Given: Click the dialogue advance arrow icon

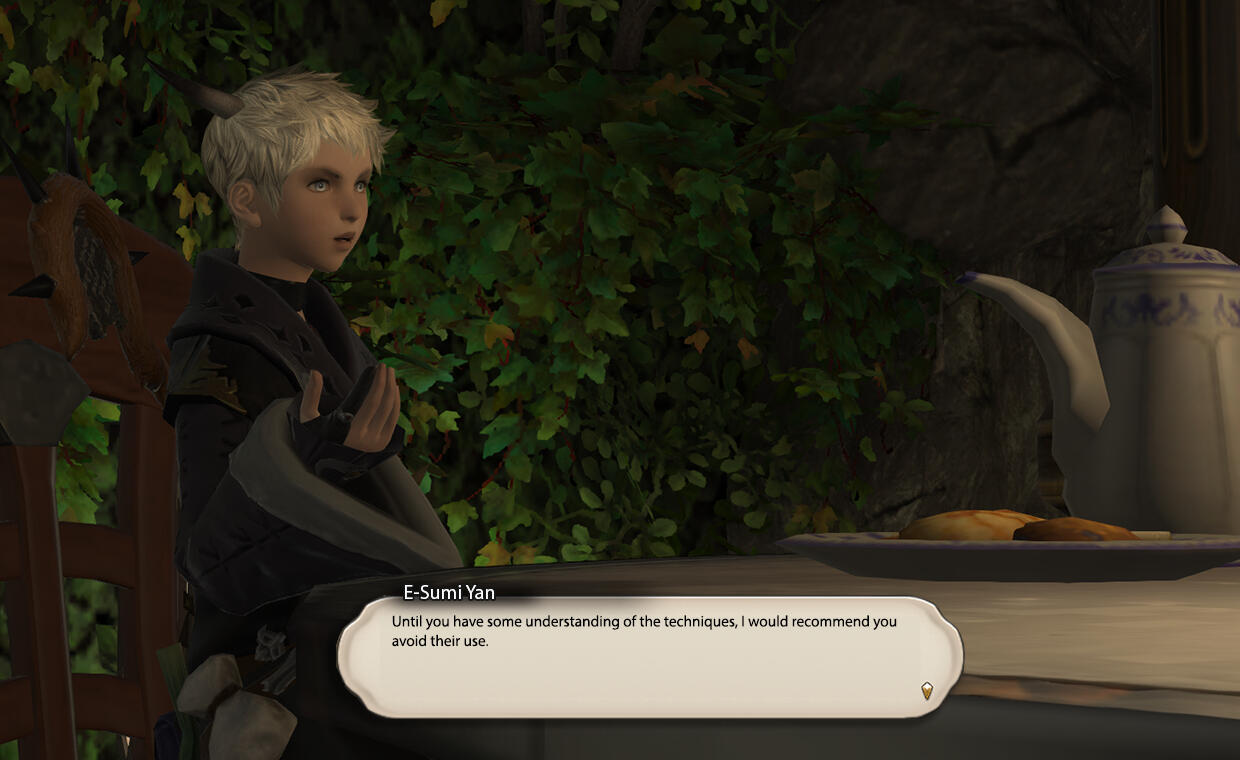Looking at the screenshot, I should tap(927, 690).
